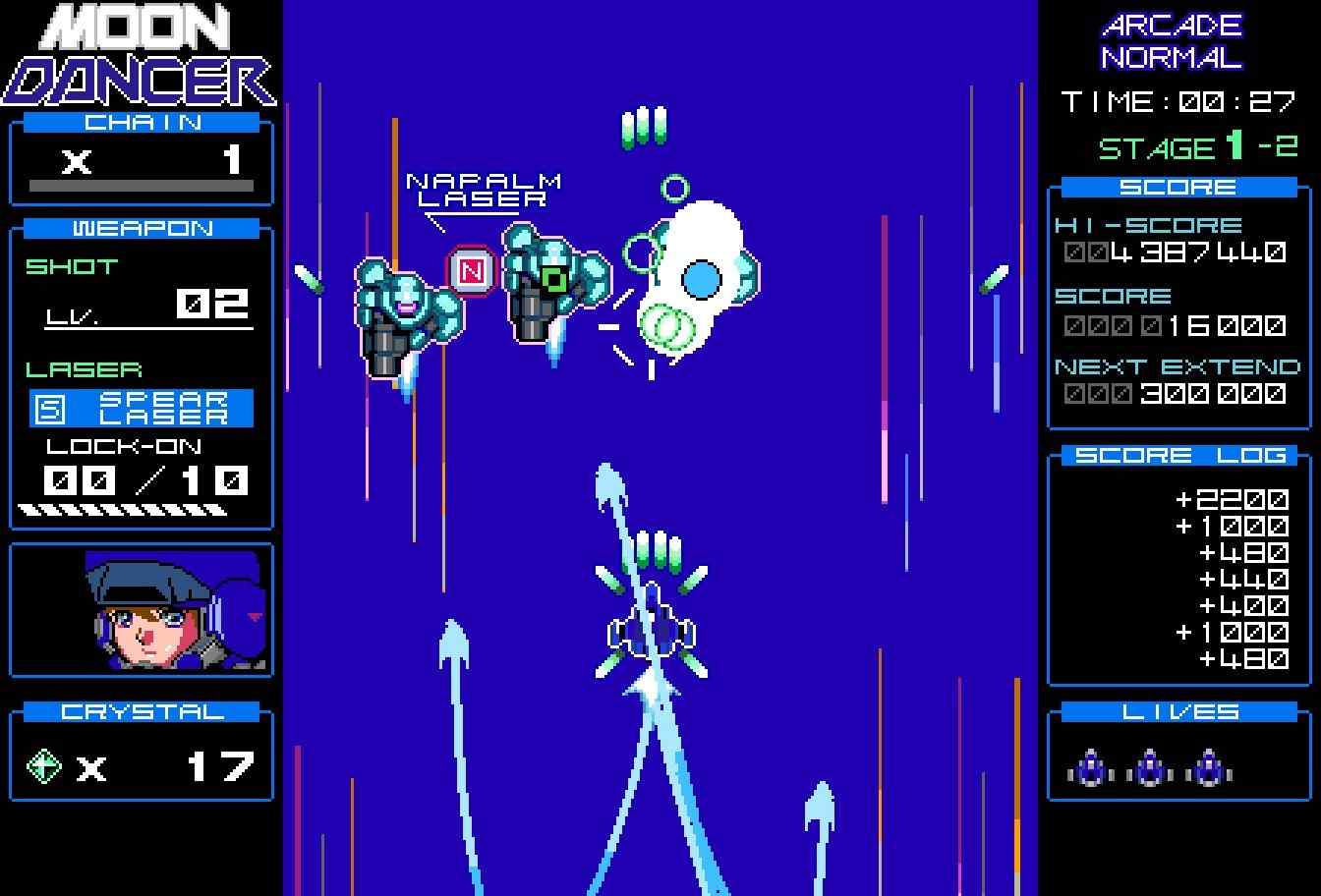
Task: Expand the SCORE LOG panel header
Action: pos(1178,454)
